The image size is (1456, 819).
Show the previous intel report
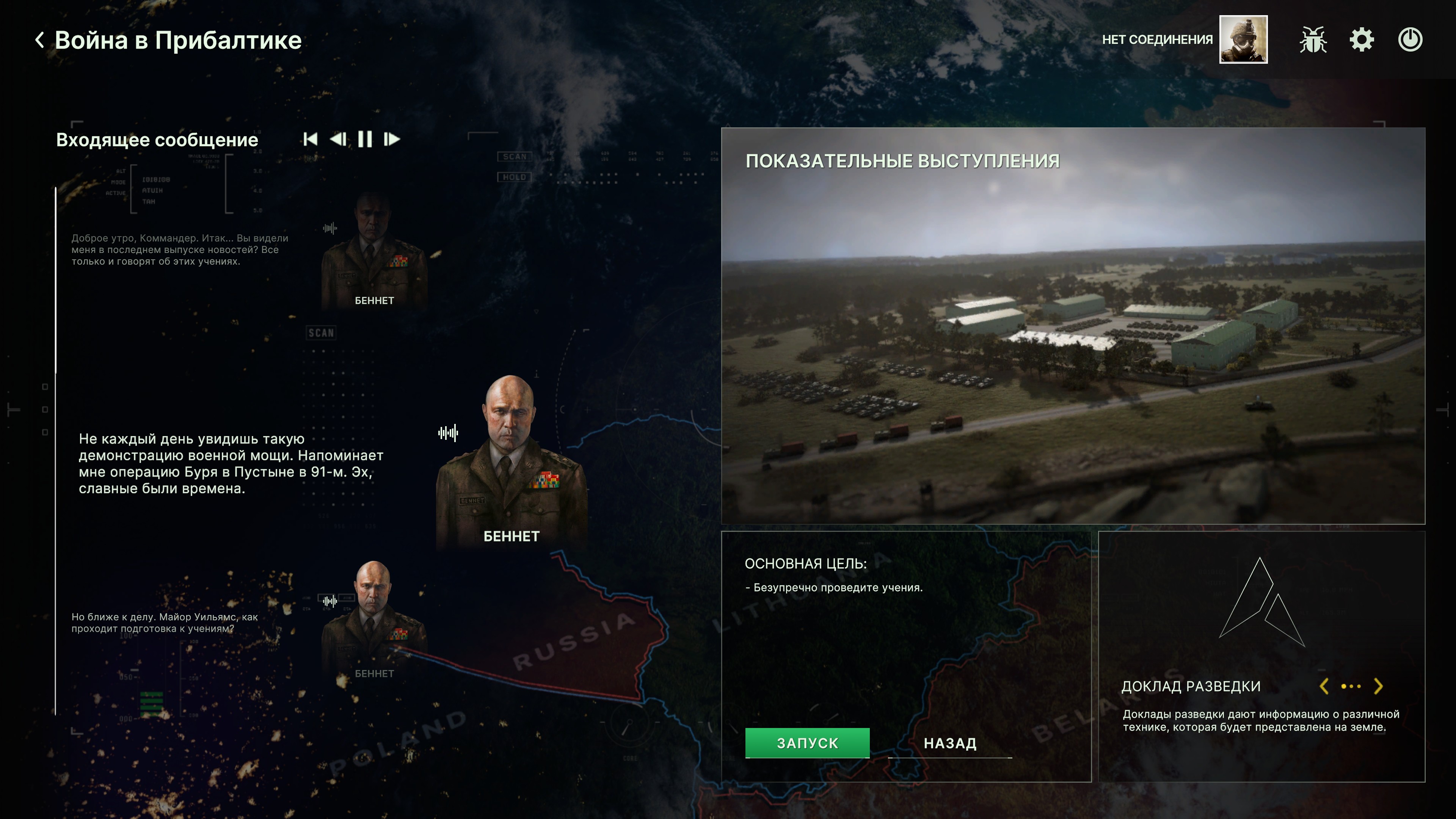[1324, 686]
